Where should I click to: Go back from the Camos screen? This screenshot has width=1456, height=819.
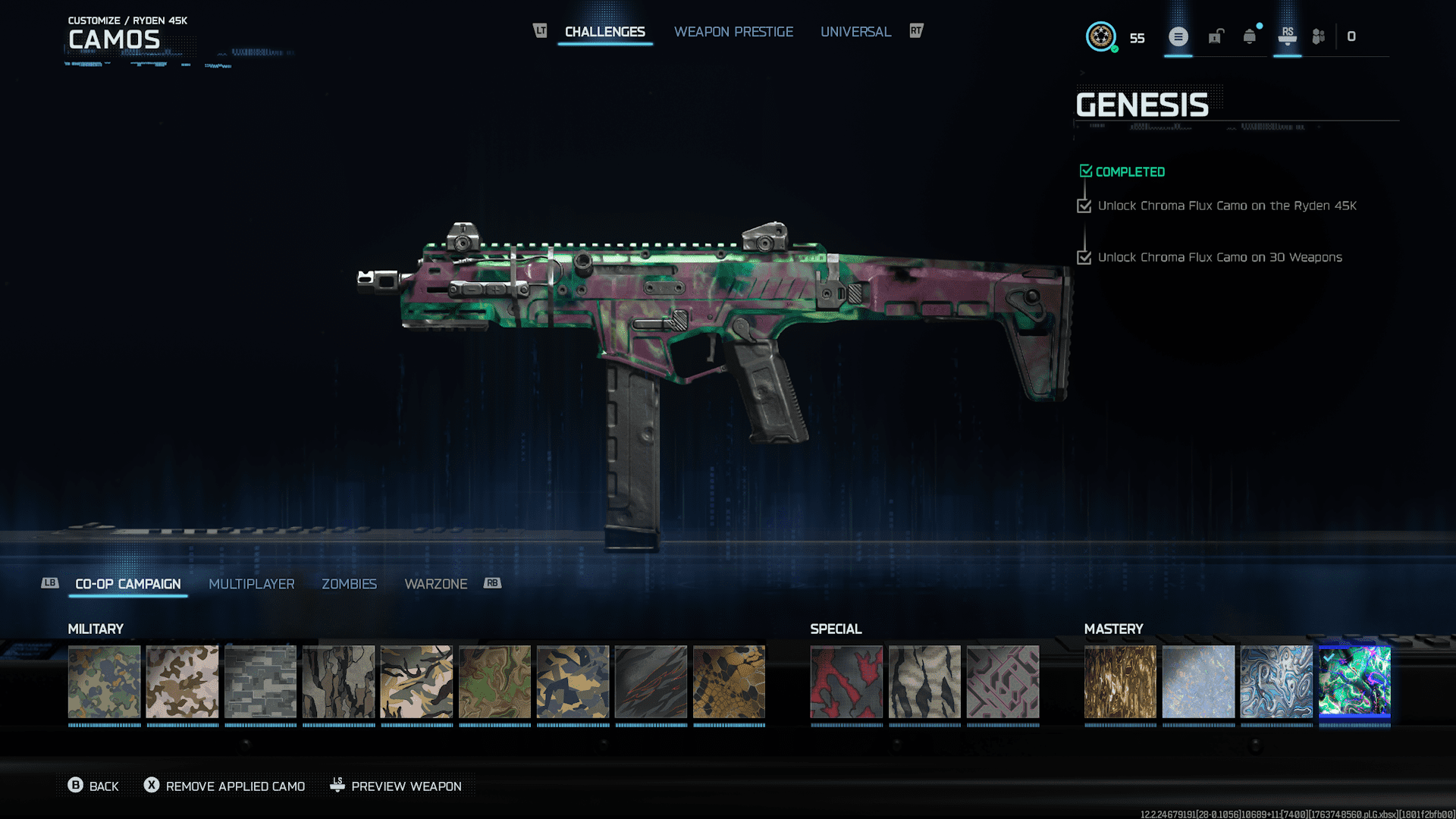[x=93, y=786]
